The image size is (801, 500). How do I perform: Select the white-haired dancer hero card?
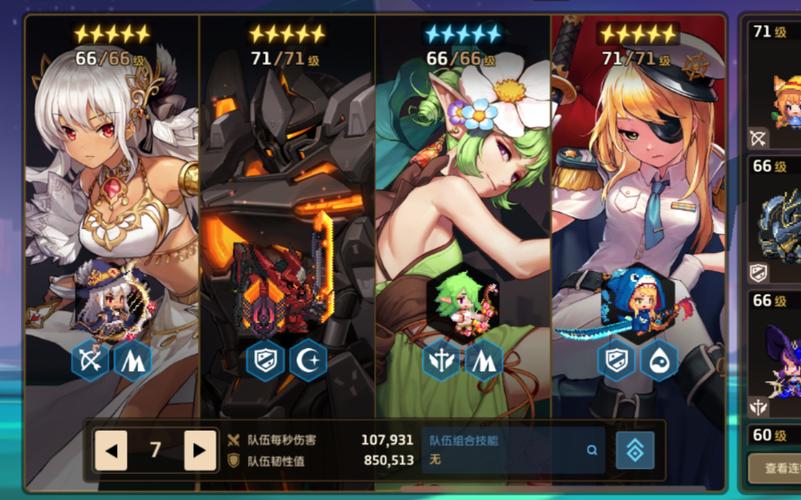click(x=111, y=180)
